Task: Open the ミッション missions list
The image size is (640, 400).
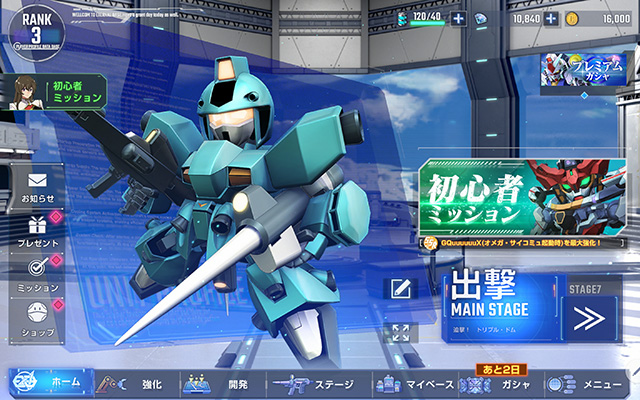Action: tap(38, 275)
